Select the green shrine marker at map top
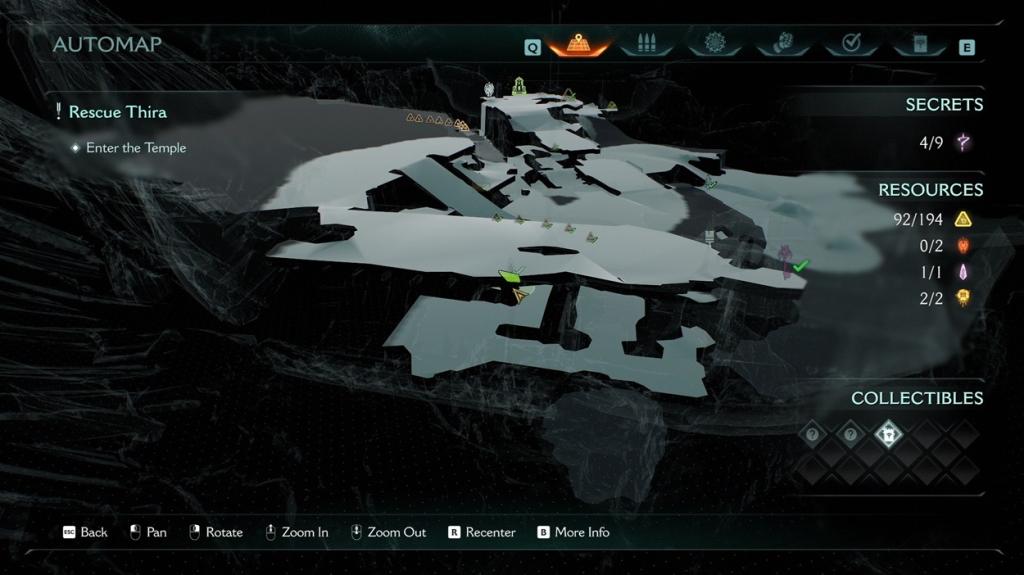The image size is (1024, 575). coord(519,87)
